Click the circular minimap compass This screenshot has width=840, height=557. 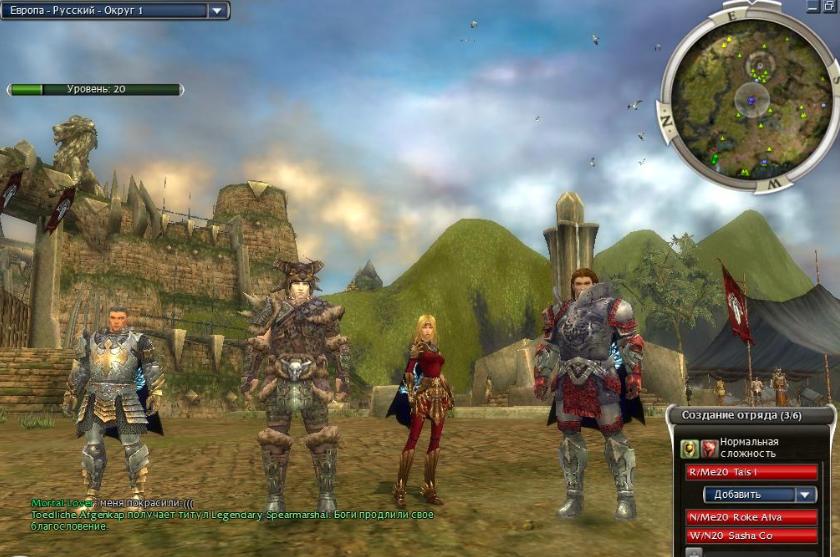(x=750, y=98)
